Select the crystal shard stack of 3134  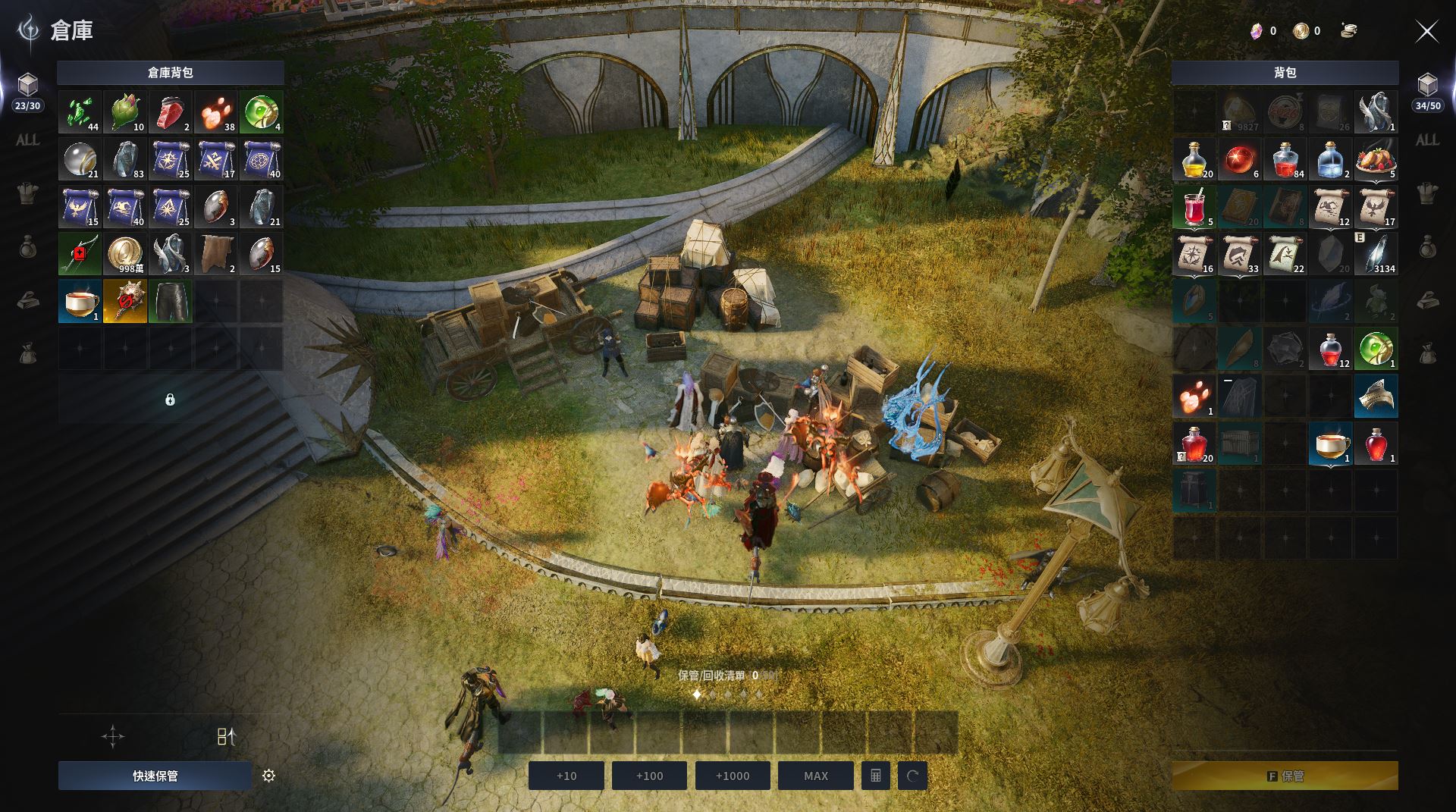click(1376, 254)
